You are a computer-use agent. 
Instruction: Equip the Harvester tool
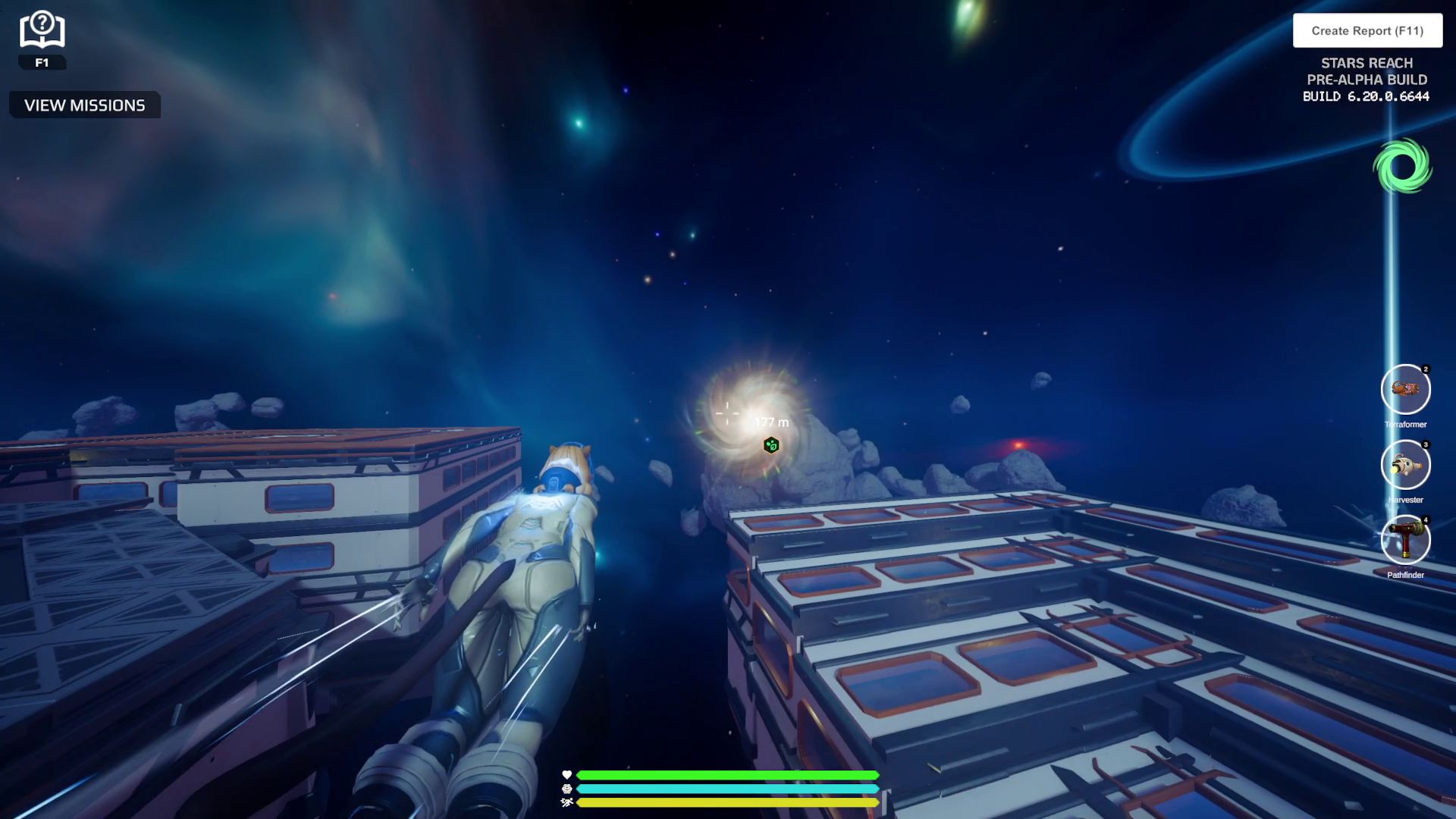[1405, 465]
